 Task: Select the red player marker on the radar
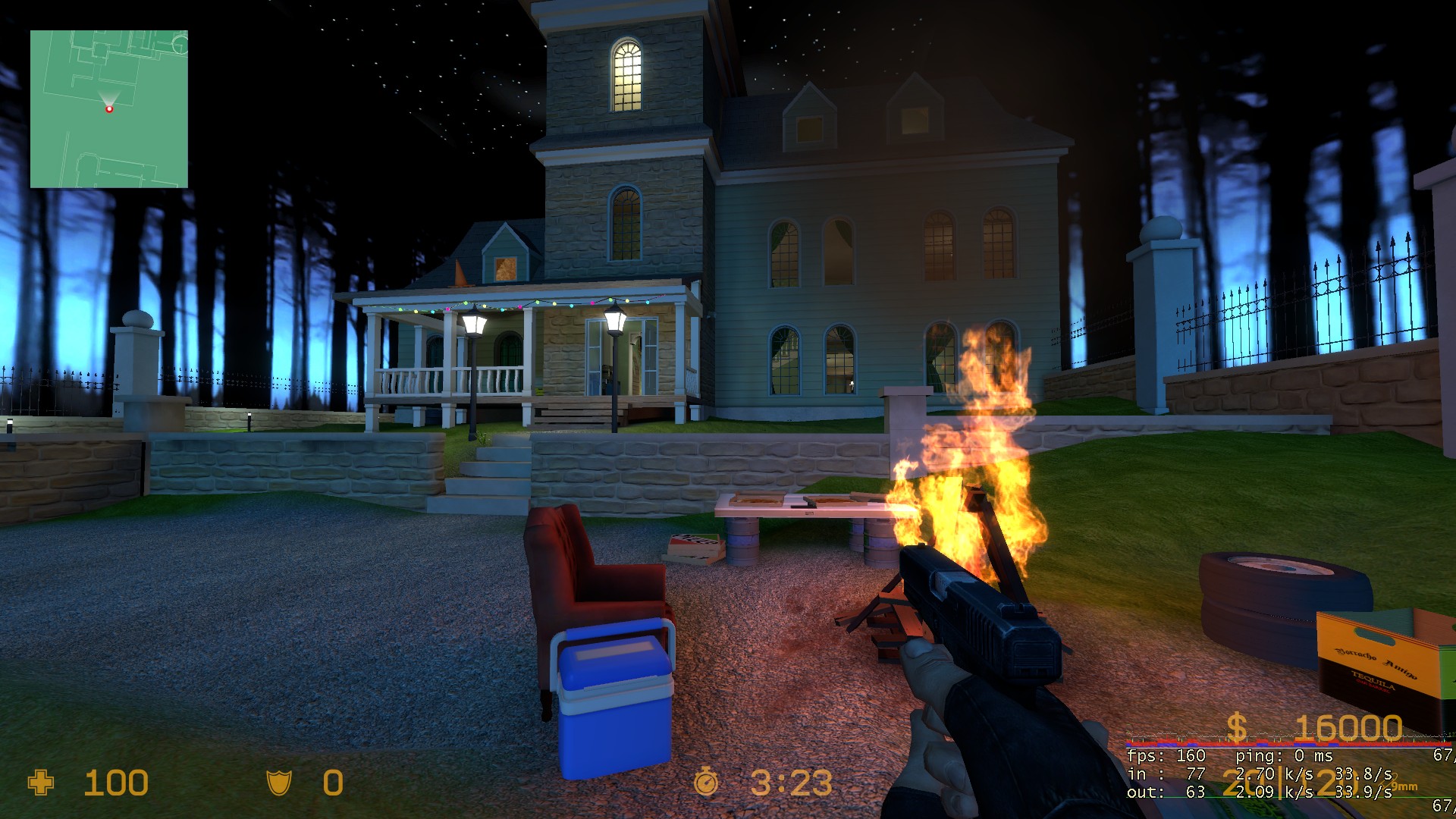click(109, 109)
